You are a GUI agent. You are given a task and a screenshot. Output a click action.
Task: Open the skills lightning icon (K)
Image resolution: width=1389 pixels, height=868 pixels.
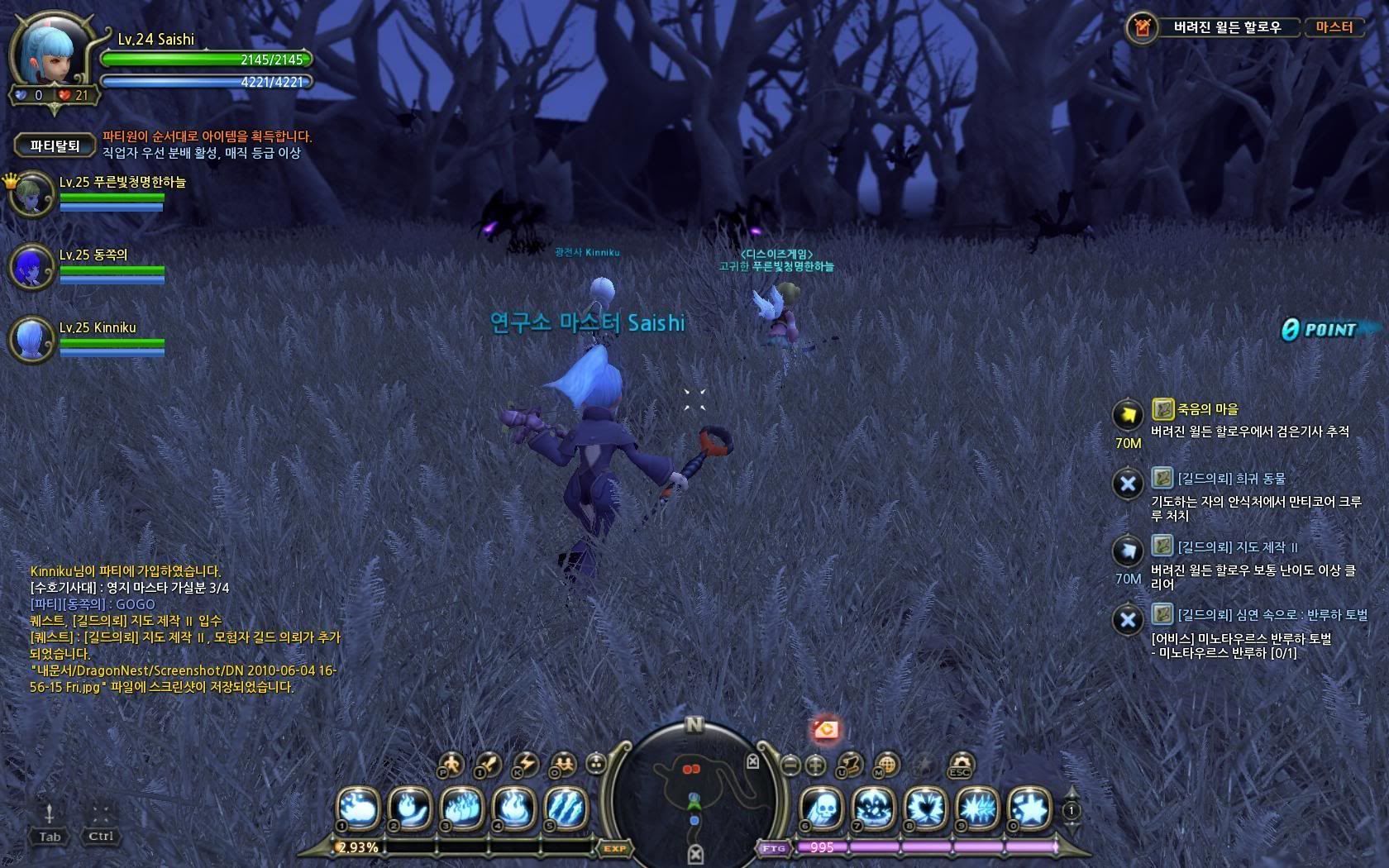[526, 764]
